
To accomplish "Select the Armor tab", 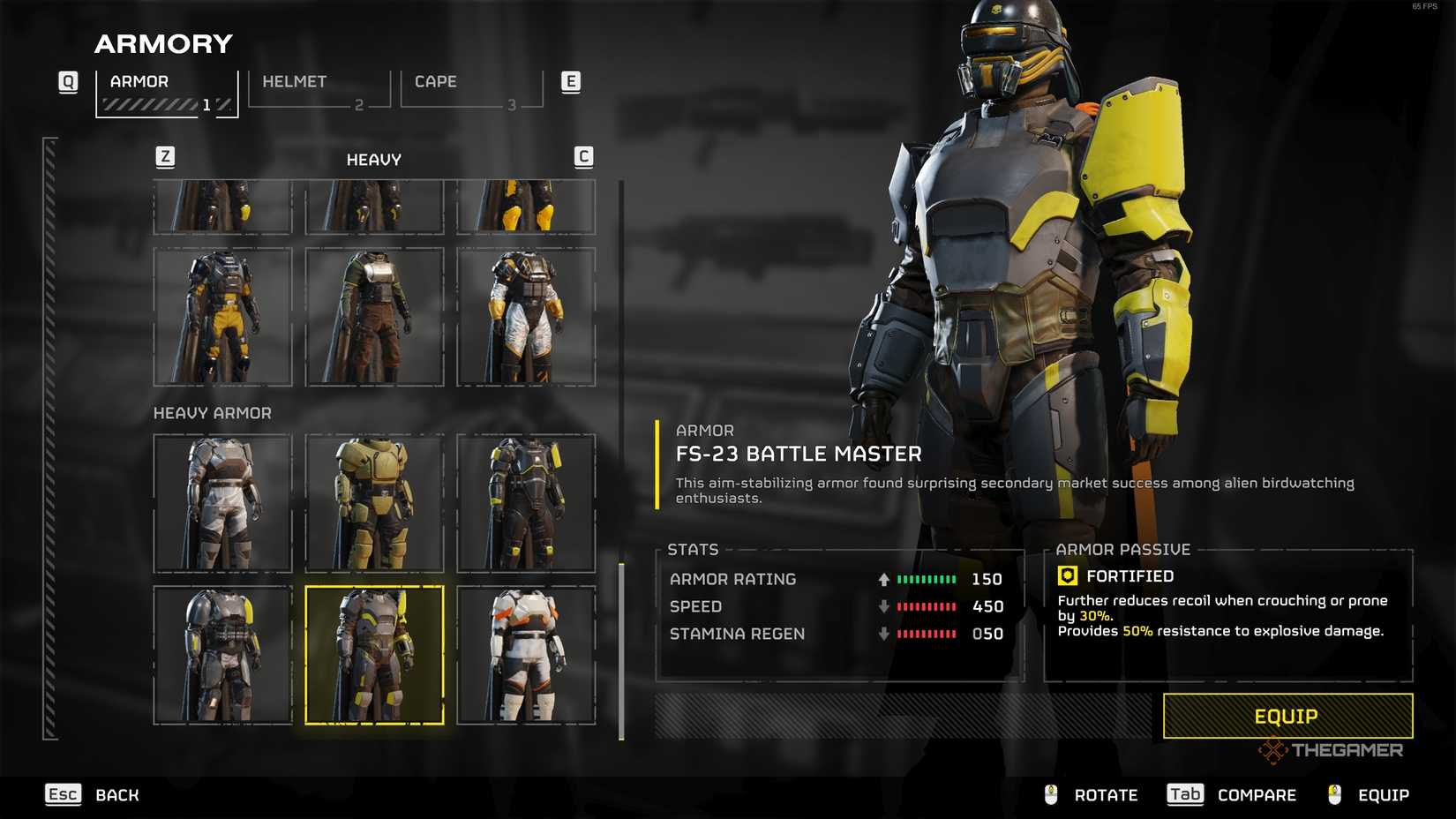I will pyautogui.click(x=166, y=91).
